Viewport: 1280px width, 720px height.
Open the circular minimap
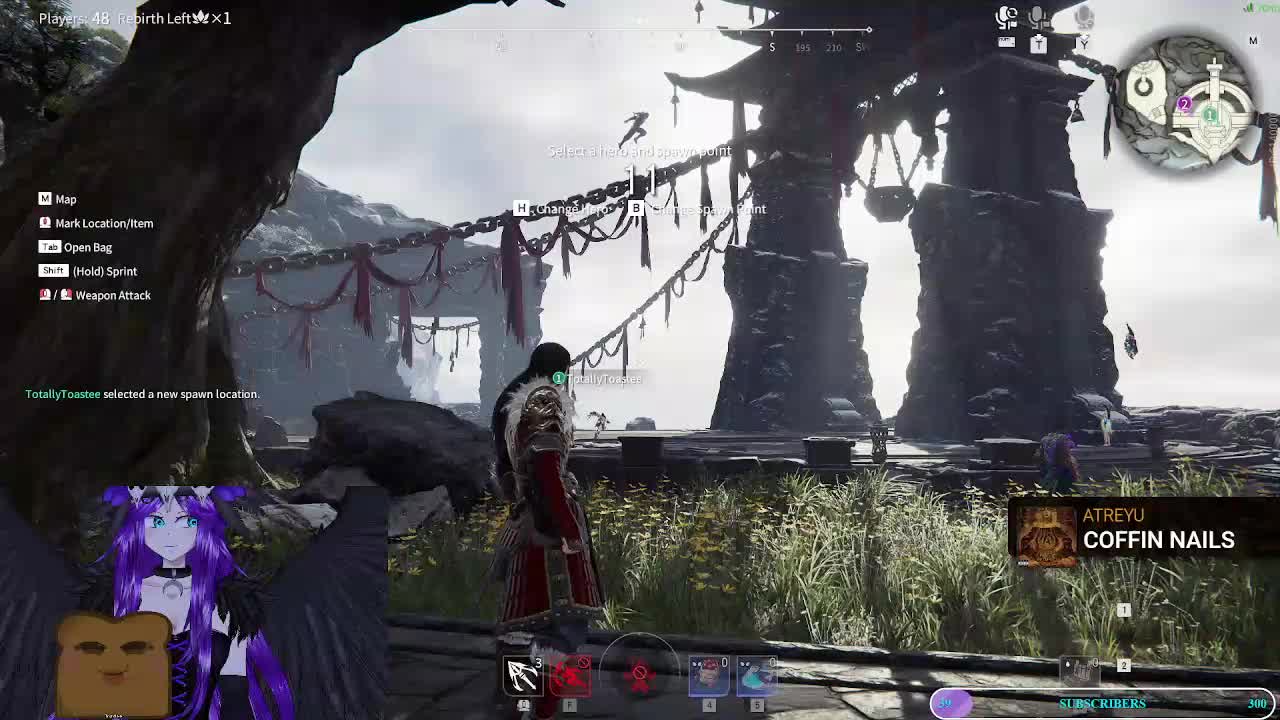[x=1187, y=103]
